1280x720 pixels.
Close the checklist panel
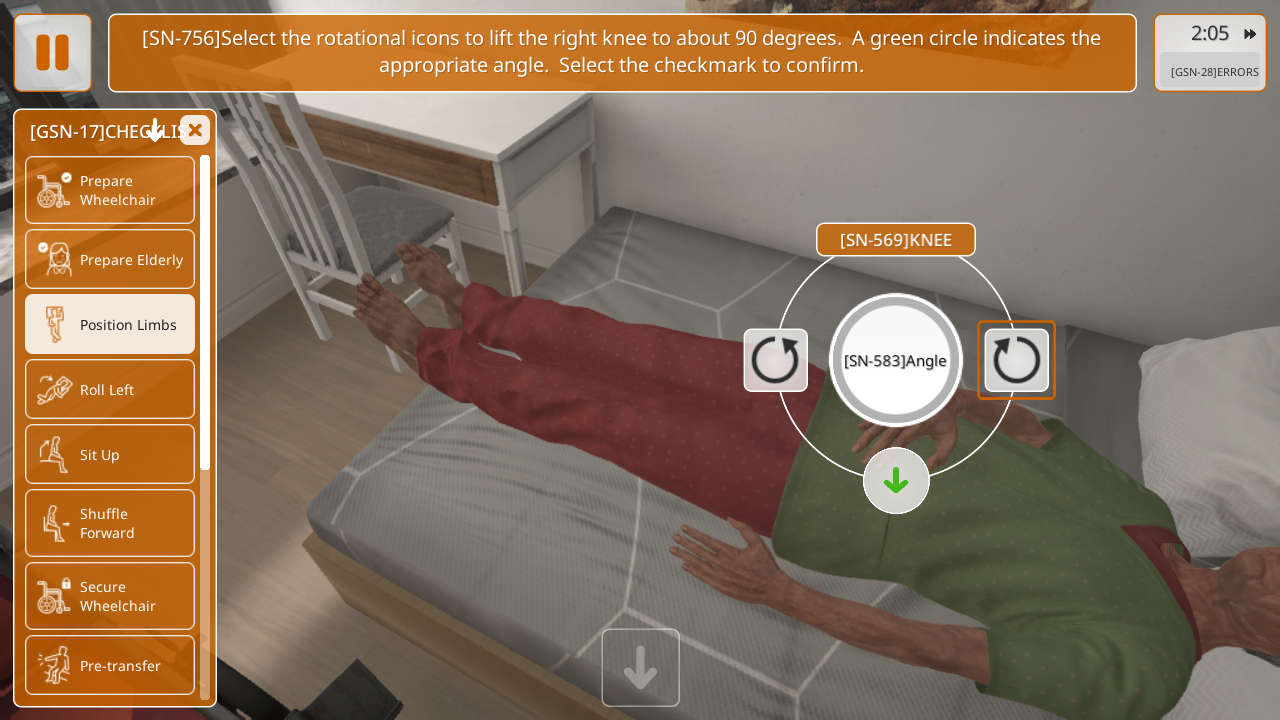click(195, 130)
